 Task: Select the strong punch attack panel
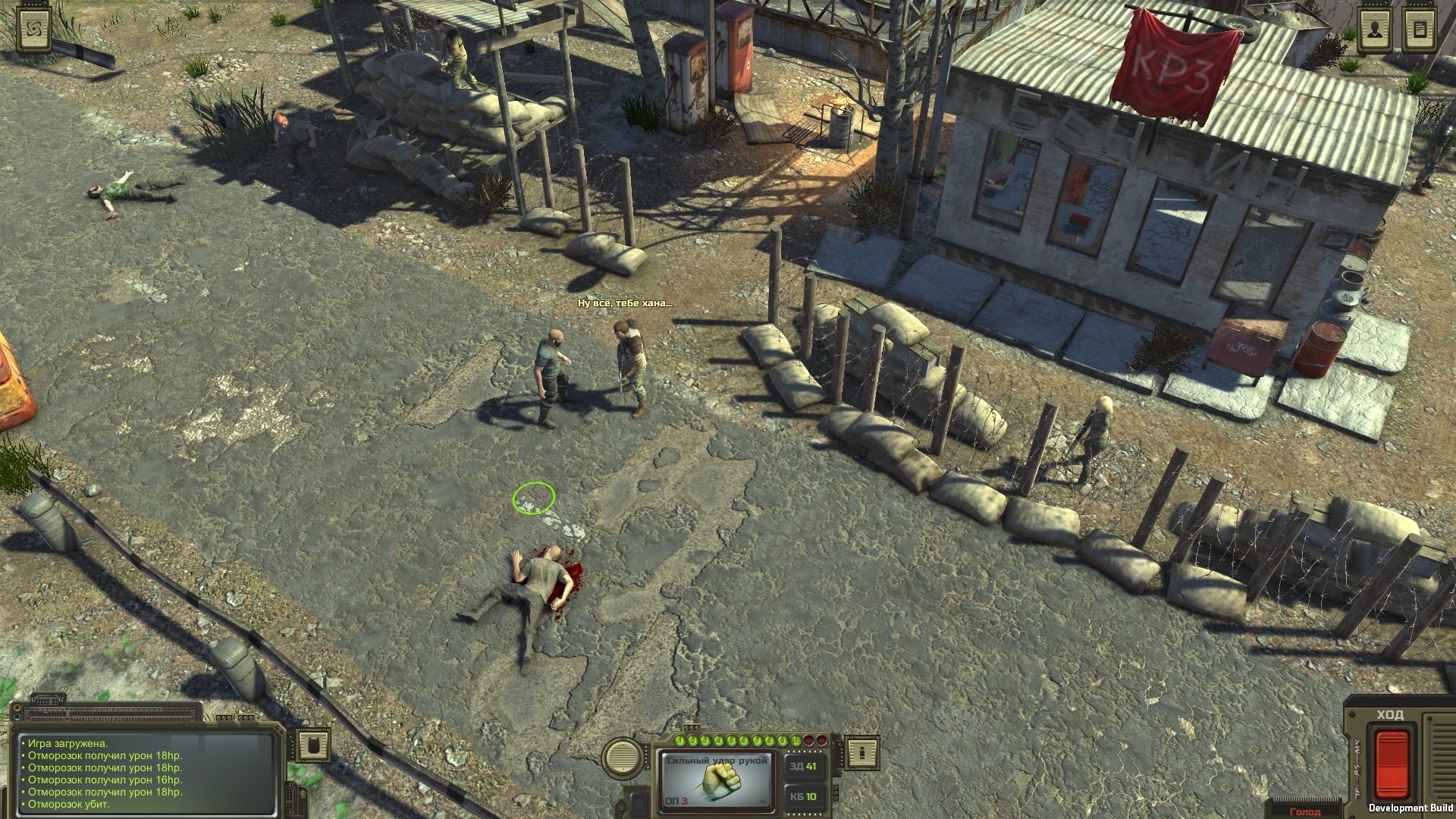click(x=716, y=780)
